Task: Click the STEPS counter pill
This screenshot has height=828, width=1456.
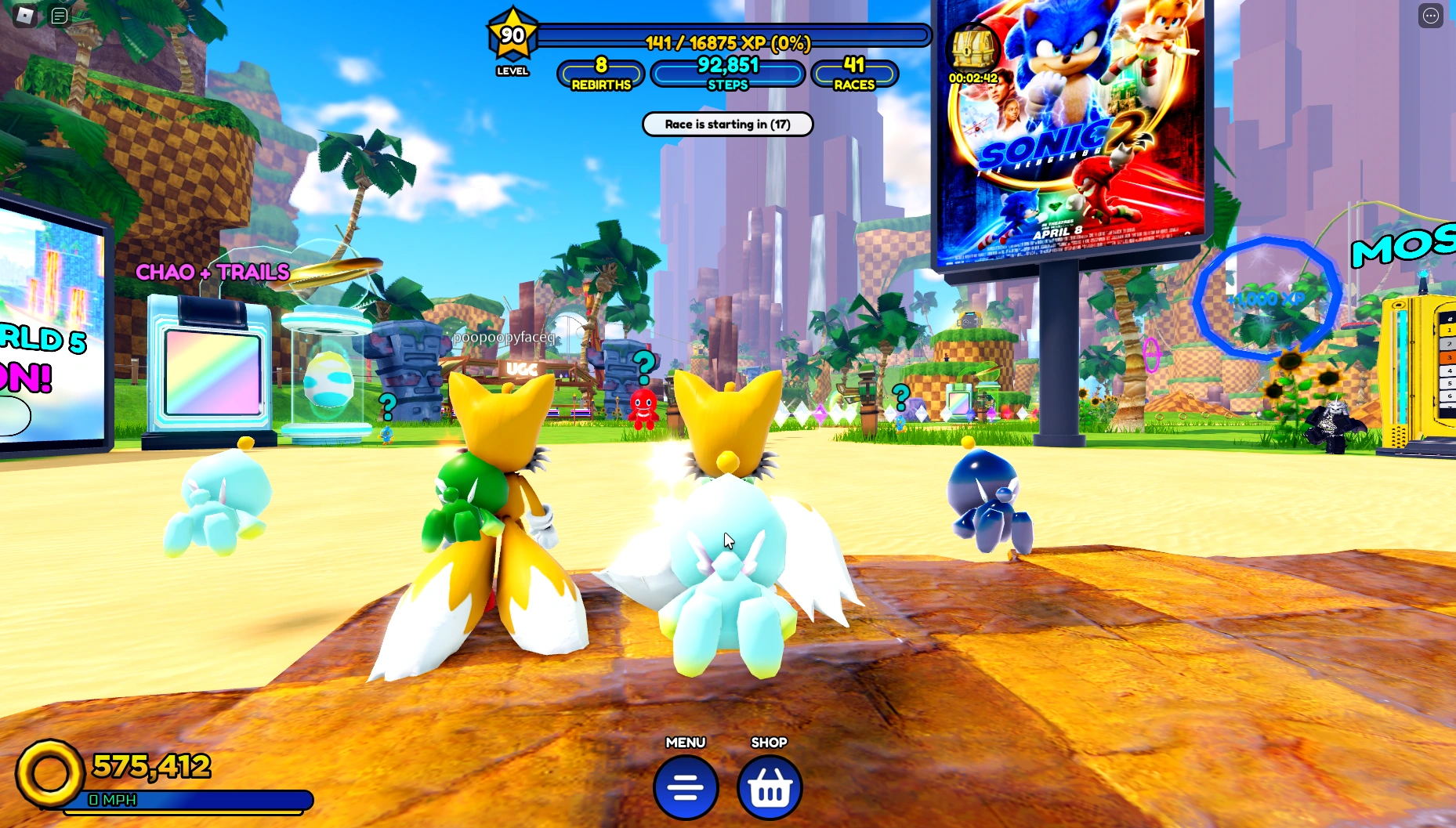Action: tap(728, 74)
